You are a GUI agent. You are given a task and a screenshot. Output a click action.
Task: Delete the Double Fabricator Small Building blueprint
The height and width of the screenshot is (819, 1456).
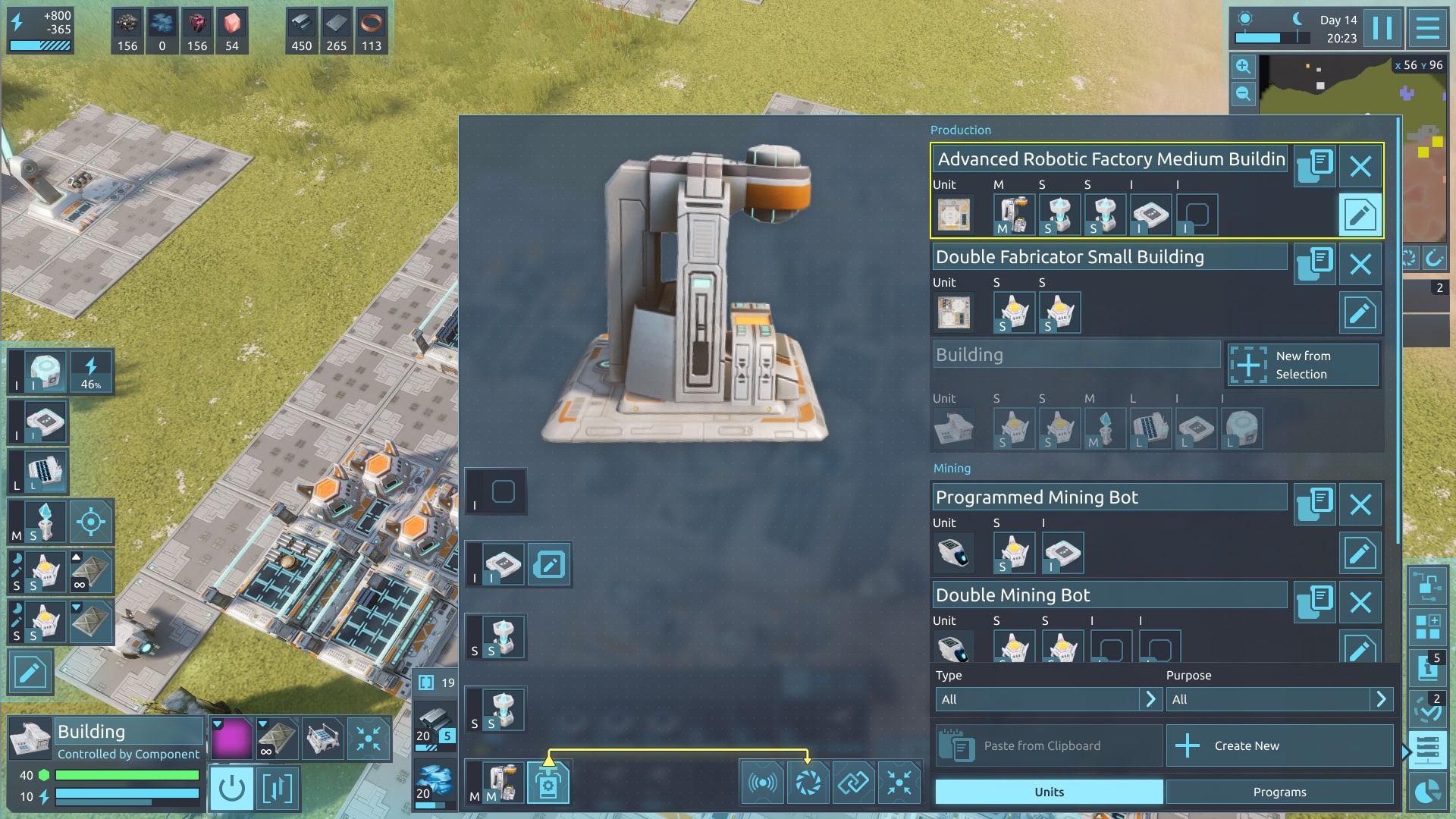point(1360,264)
